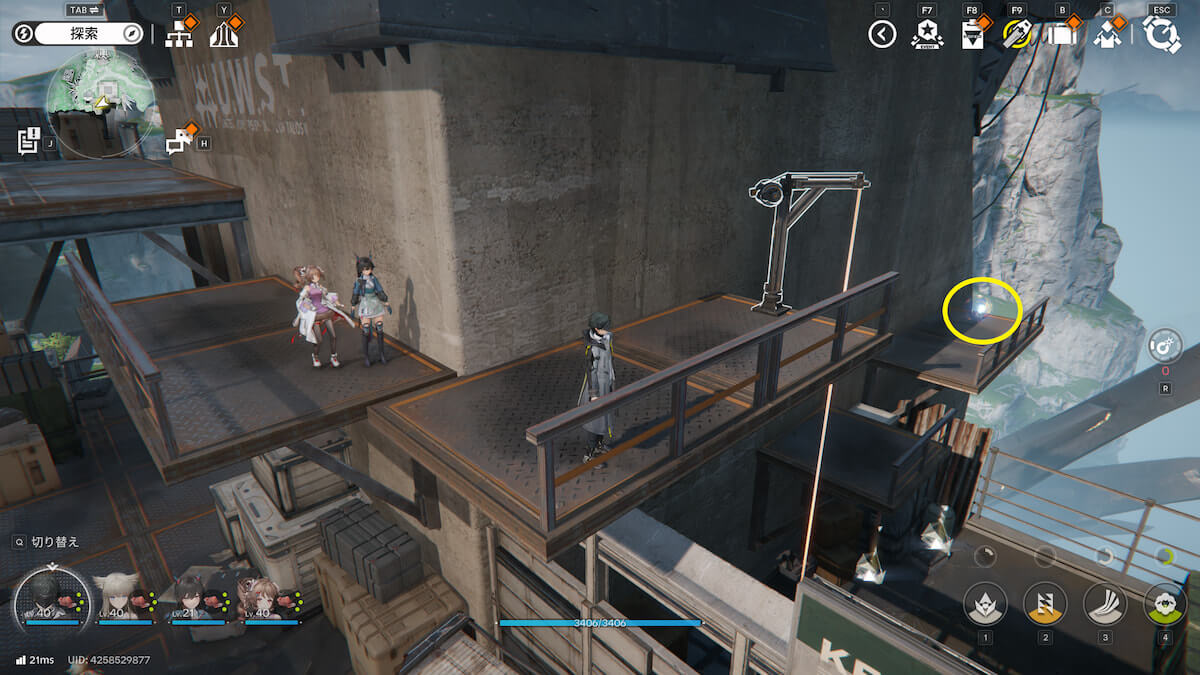Activate skill slot 1 ability icon
1200x675 pixels.
[x=985, y=603]
